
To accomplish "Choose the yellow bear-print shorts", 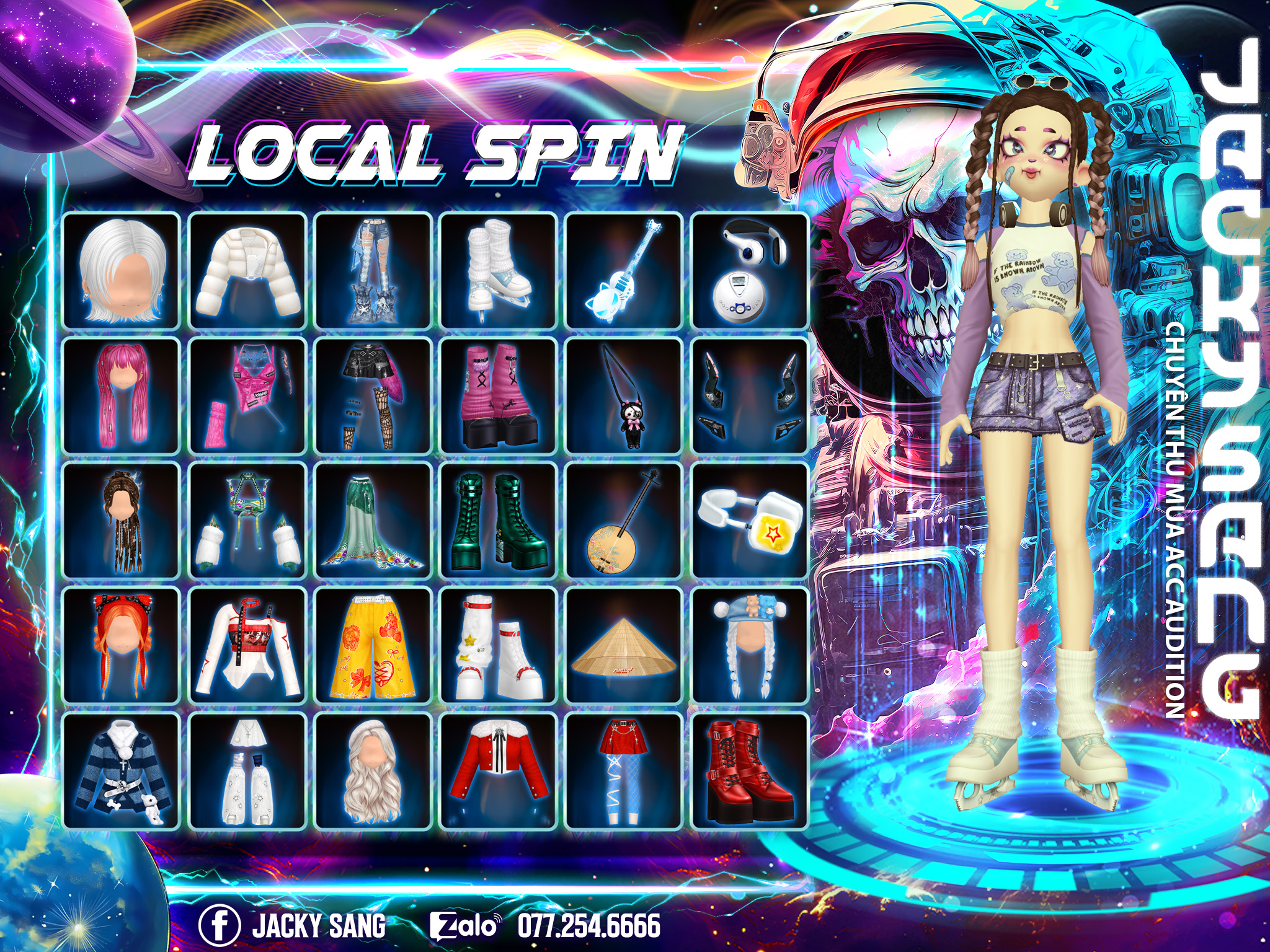I will pos(373,646).
